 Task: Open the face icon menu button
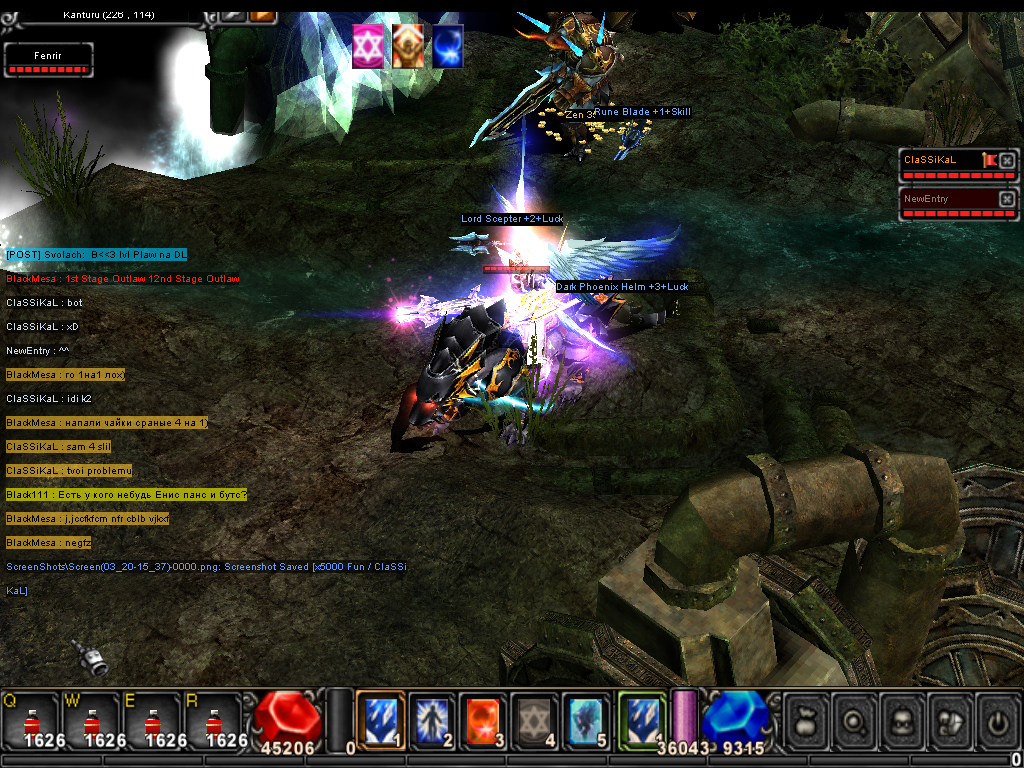[904, 720]
